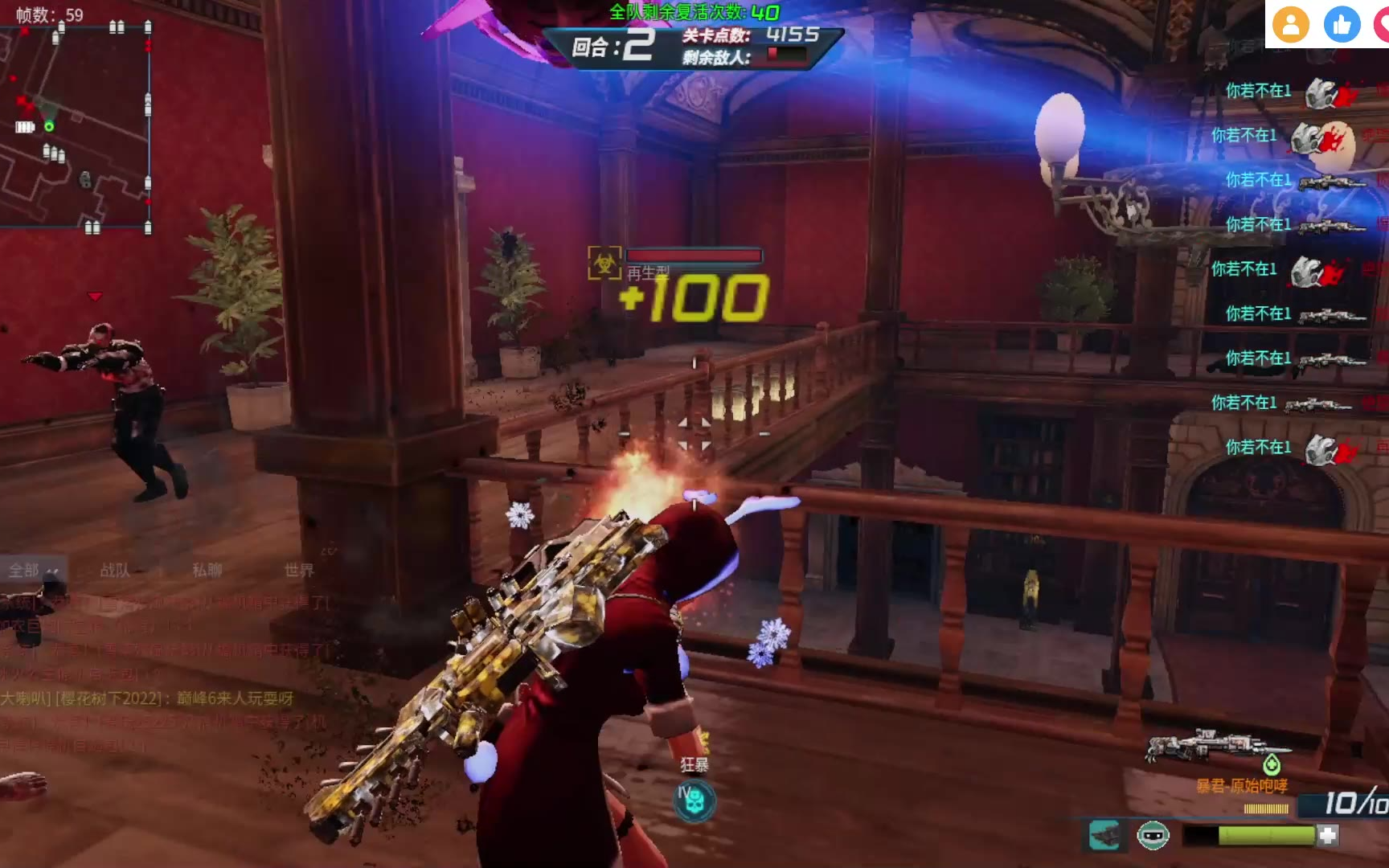Click the round masked-face icon
Image resolution: width=1389 pixels, height=868 pixels.
click(x=1153, y=836)
